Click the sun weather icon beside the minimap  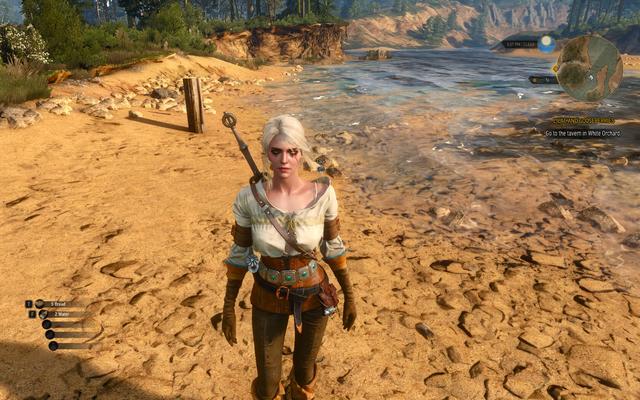[546, 43]
